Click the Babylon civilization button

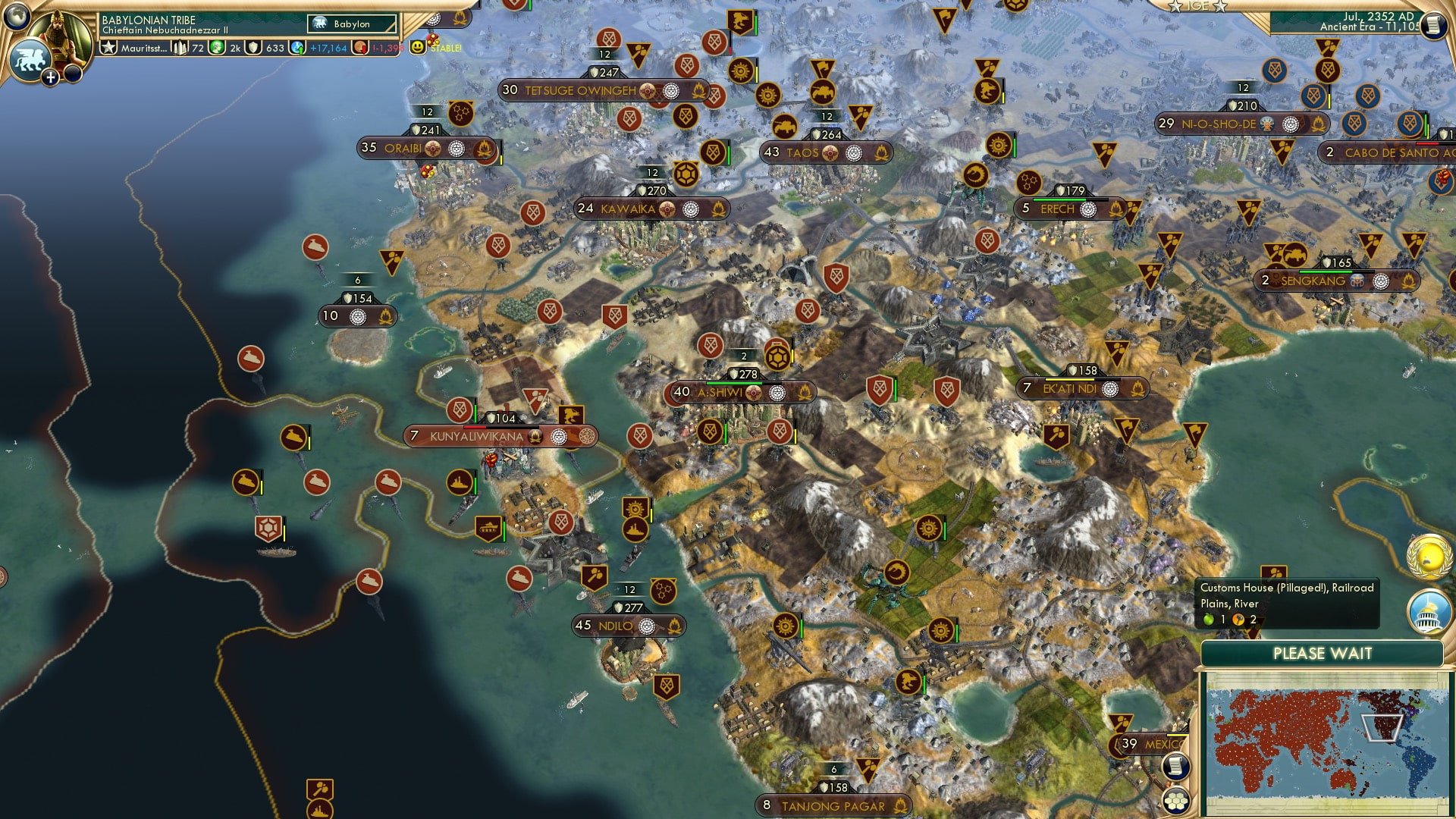352,24
